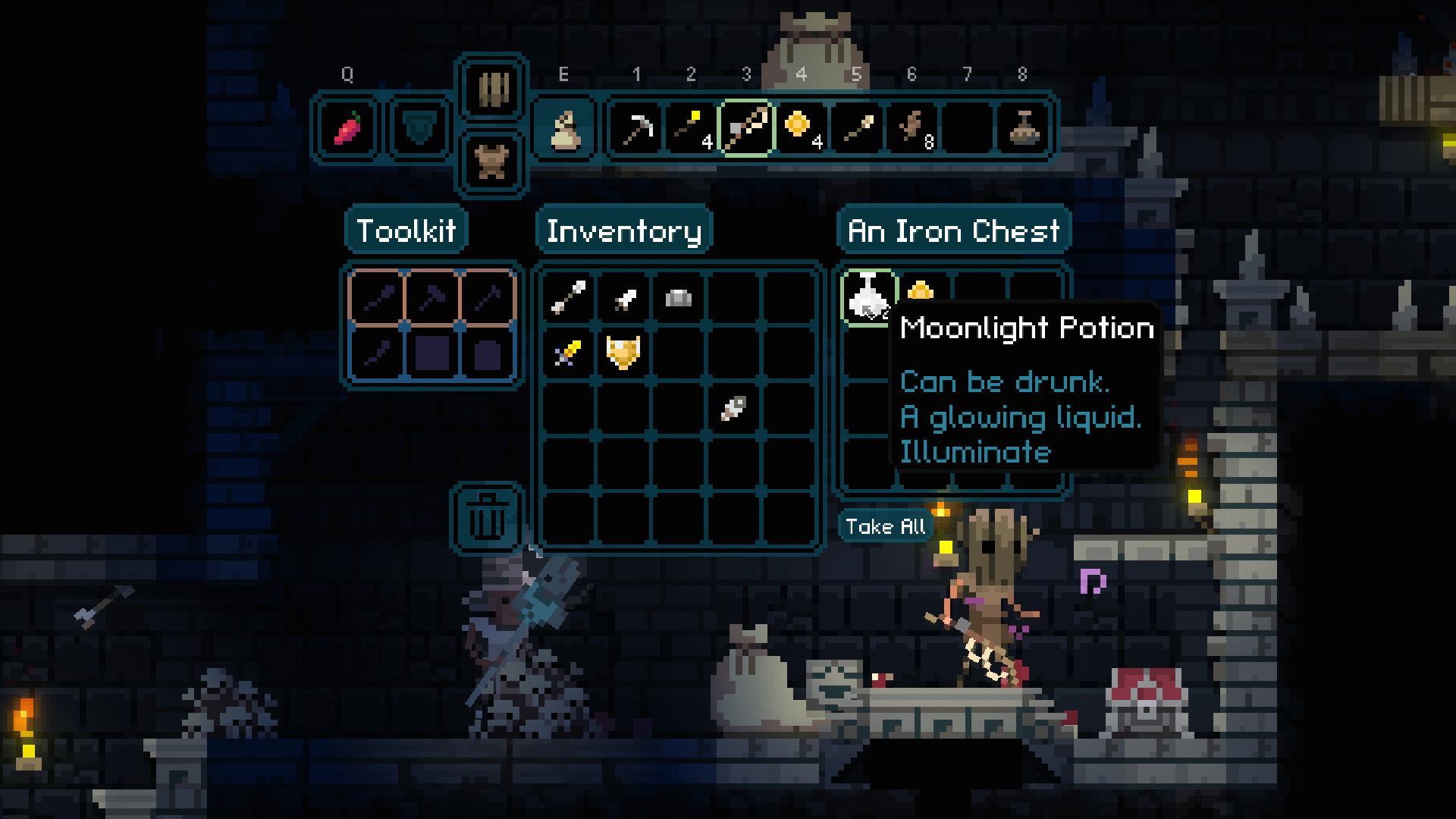Click the Toolkit panel header
This screenshot has width=1456, height=819.
coord(407,229)
